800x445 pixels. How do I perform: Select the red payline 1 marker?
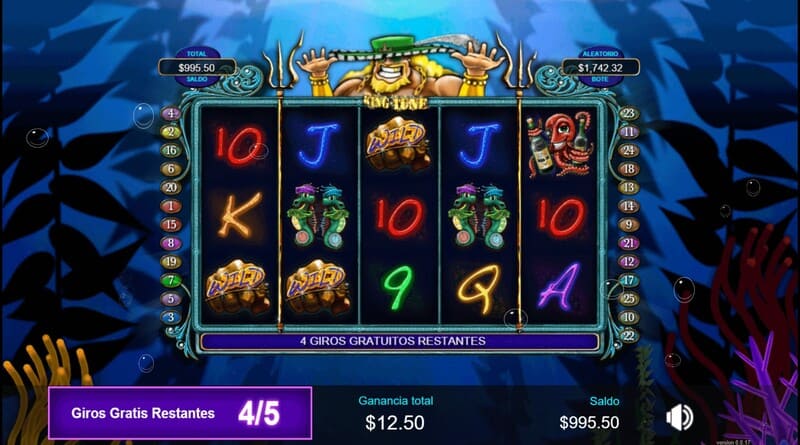pyautogui.click(x=171, y=206)
